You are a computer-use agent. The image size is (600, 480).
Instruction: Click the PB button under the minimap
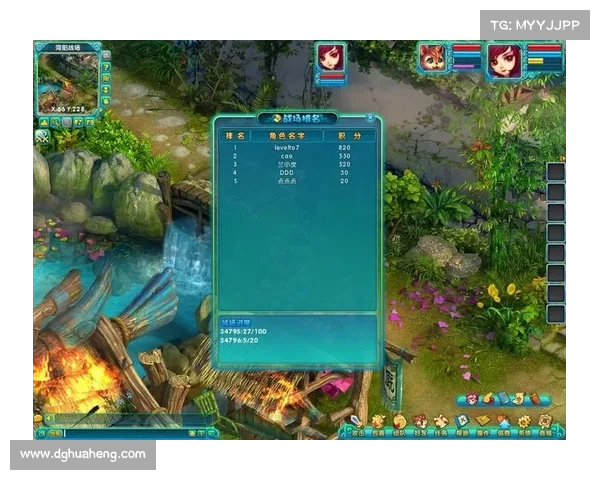[89, 122]
